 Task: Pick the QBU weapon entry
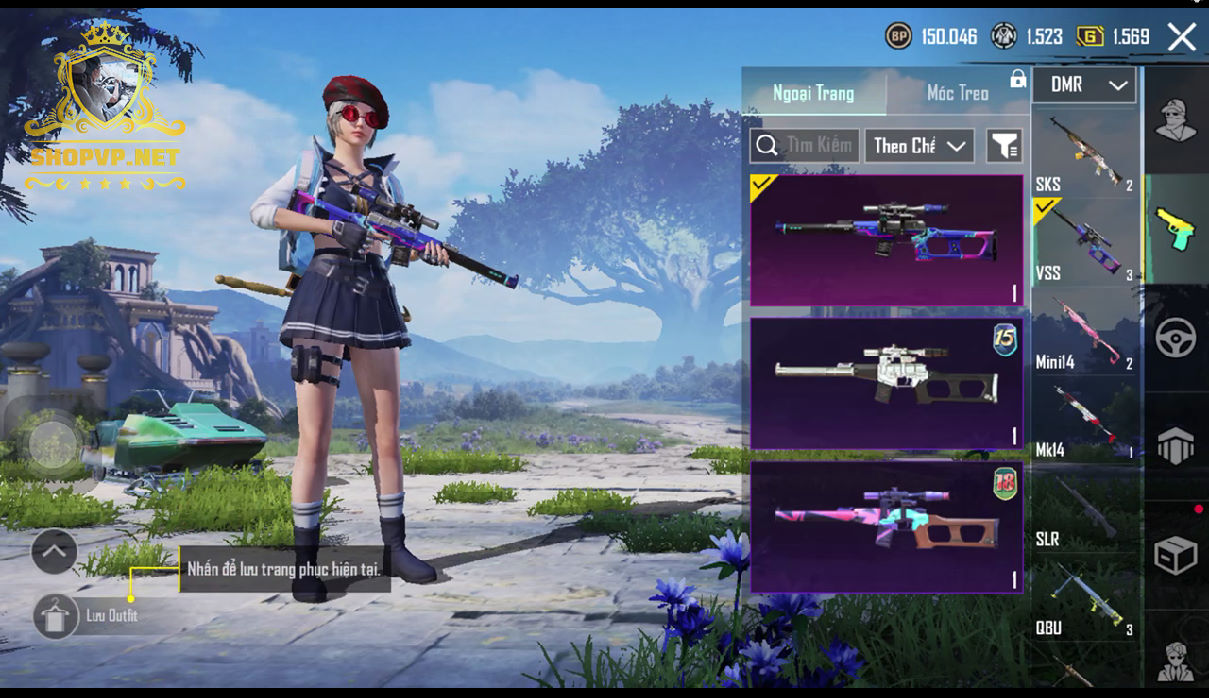point(1085,600)
